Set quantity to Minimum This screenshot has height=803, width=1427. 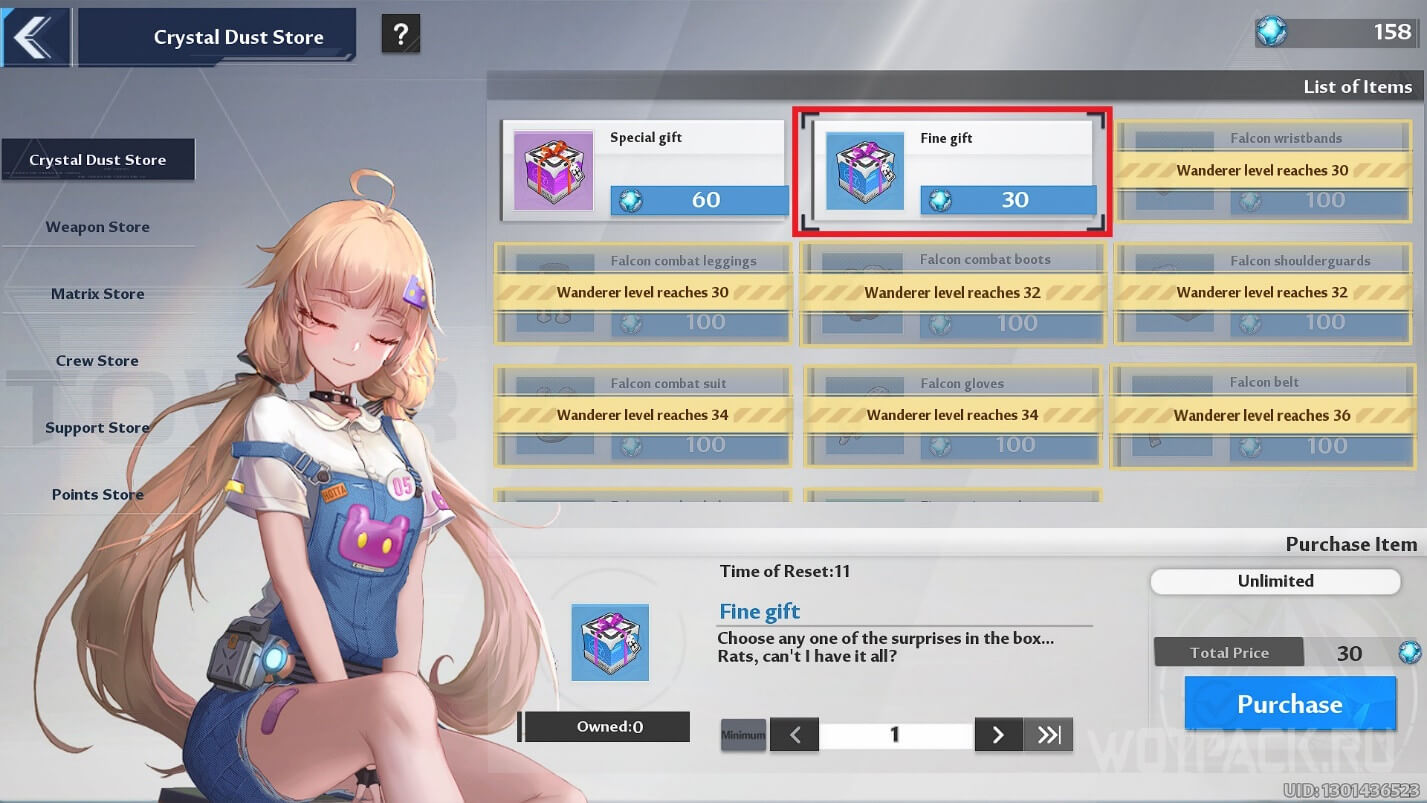pos(743,735)
